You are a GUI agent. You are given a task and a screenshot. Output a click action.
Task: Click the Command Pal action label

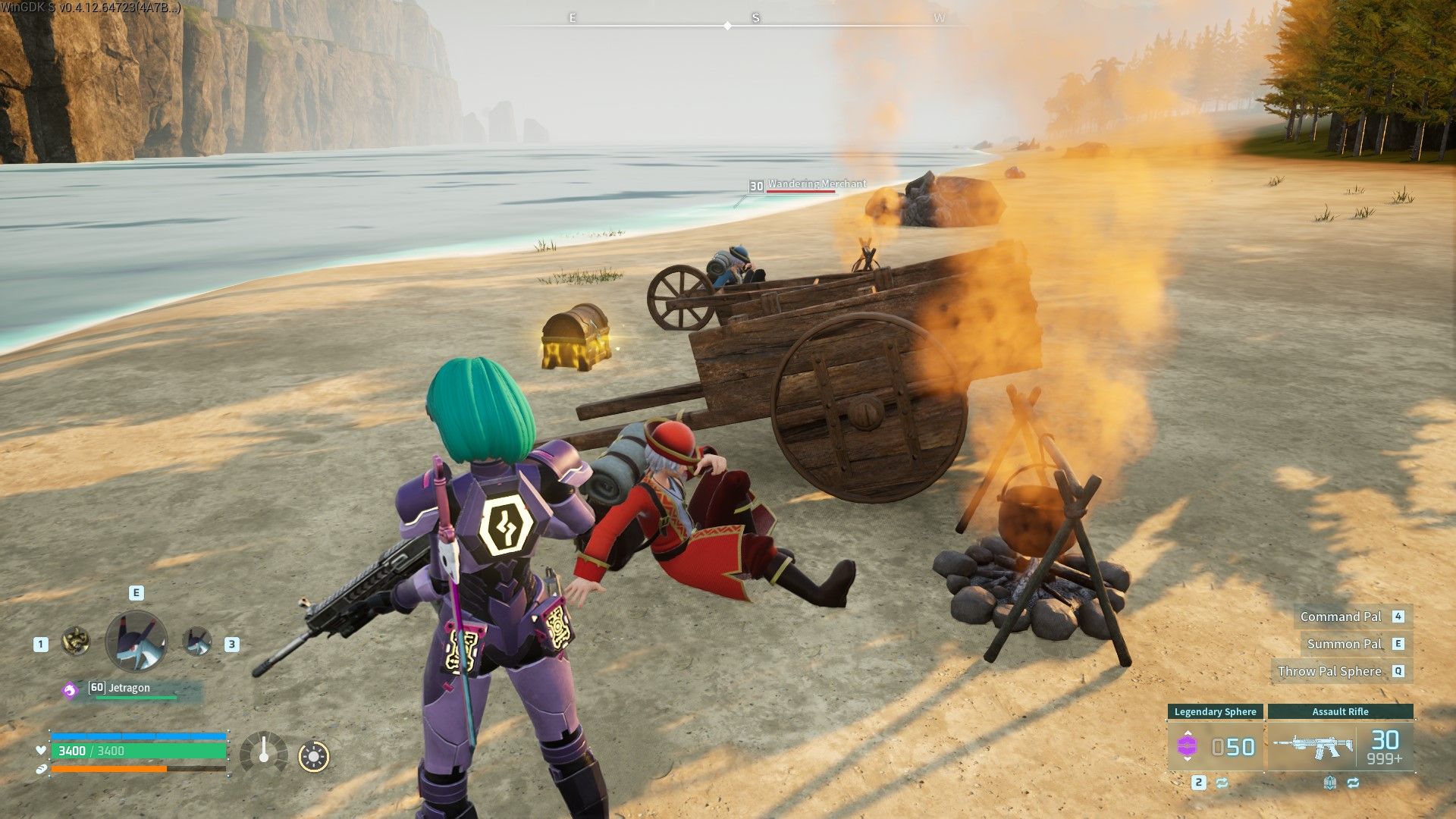tap(1341, 617)
